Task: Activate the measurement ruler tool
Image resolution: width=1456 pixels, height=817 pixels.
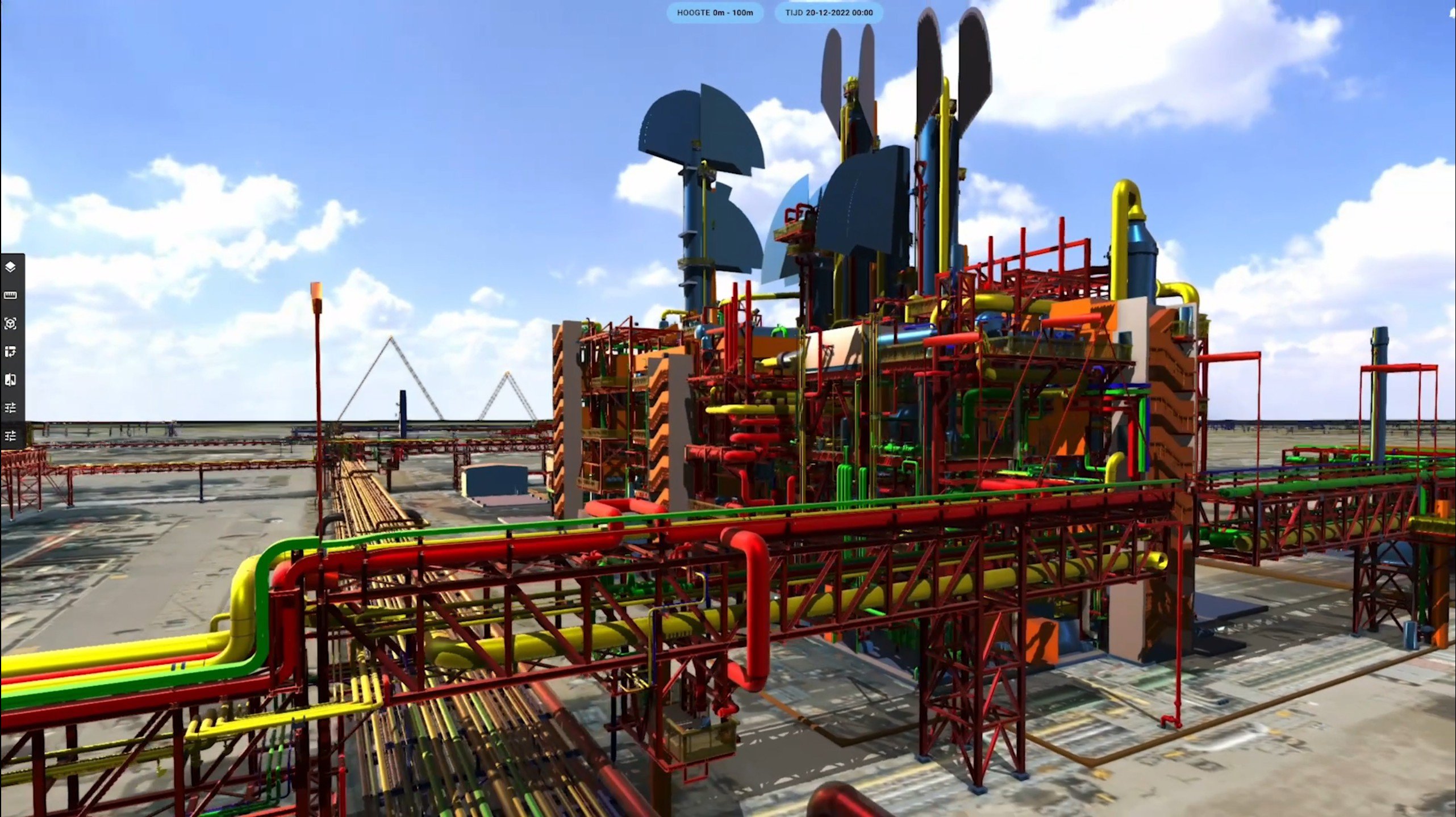Action: coord(11,295)
